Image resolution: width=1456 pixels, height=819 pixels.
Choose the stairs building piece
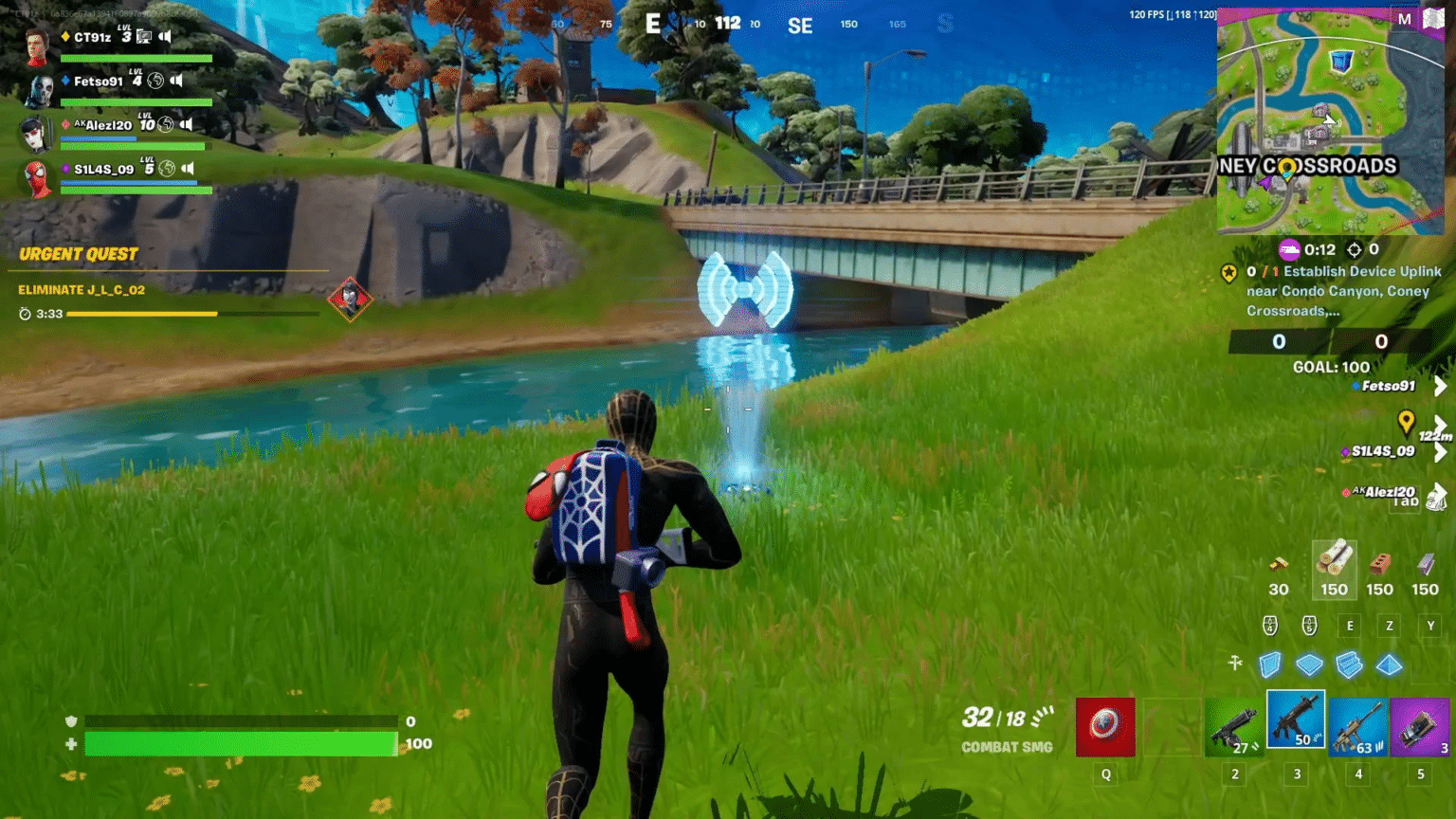[1349, 664]
